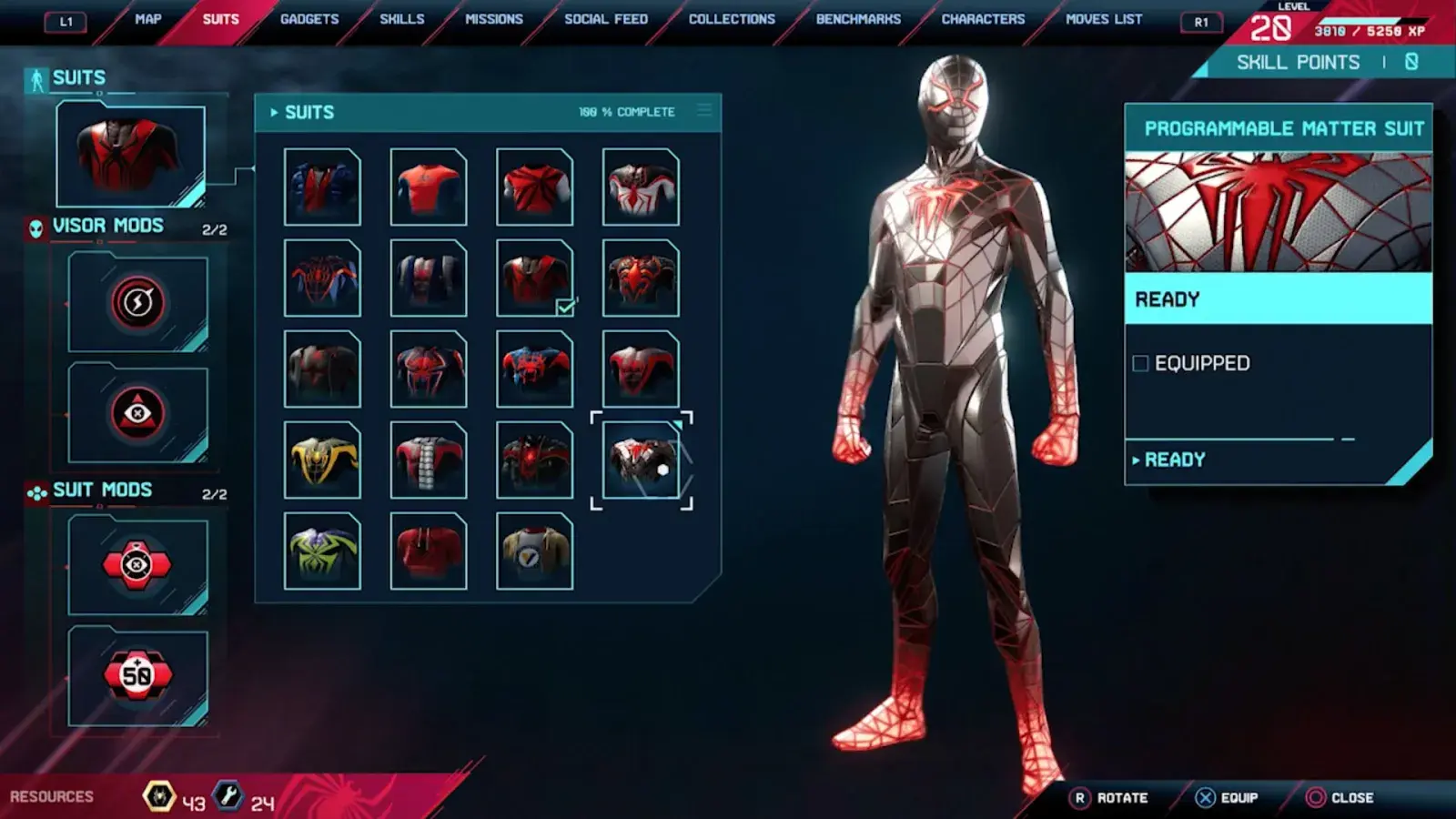
Task: Open the Gadgets tab
Action: click(309, 19)
